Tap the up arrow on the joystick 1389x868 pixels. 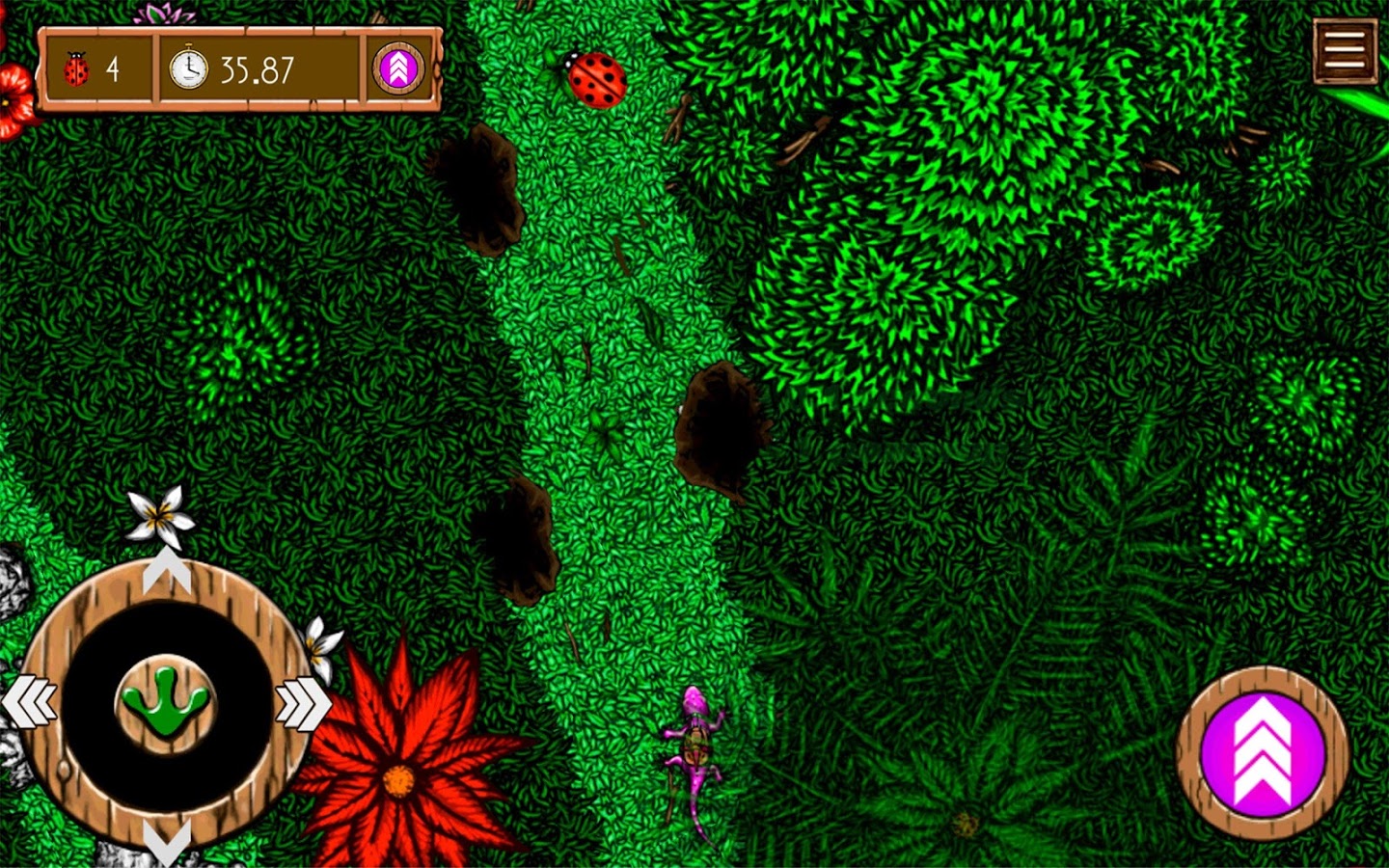click(166, 572)
